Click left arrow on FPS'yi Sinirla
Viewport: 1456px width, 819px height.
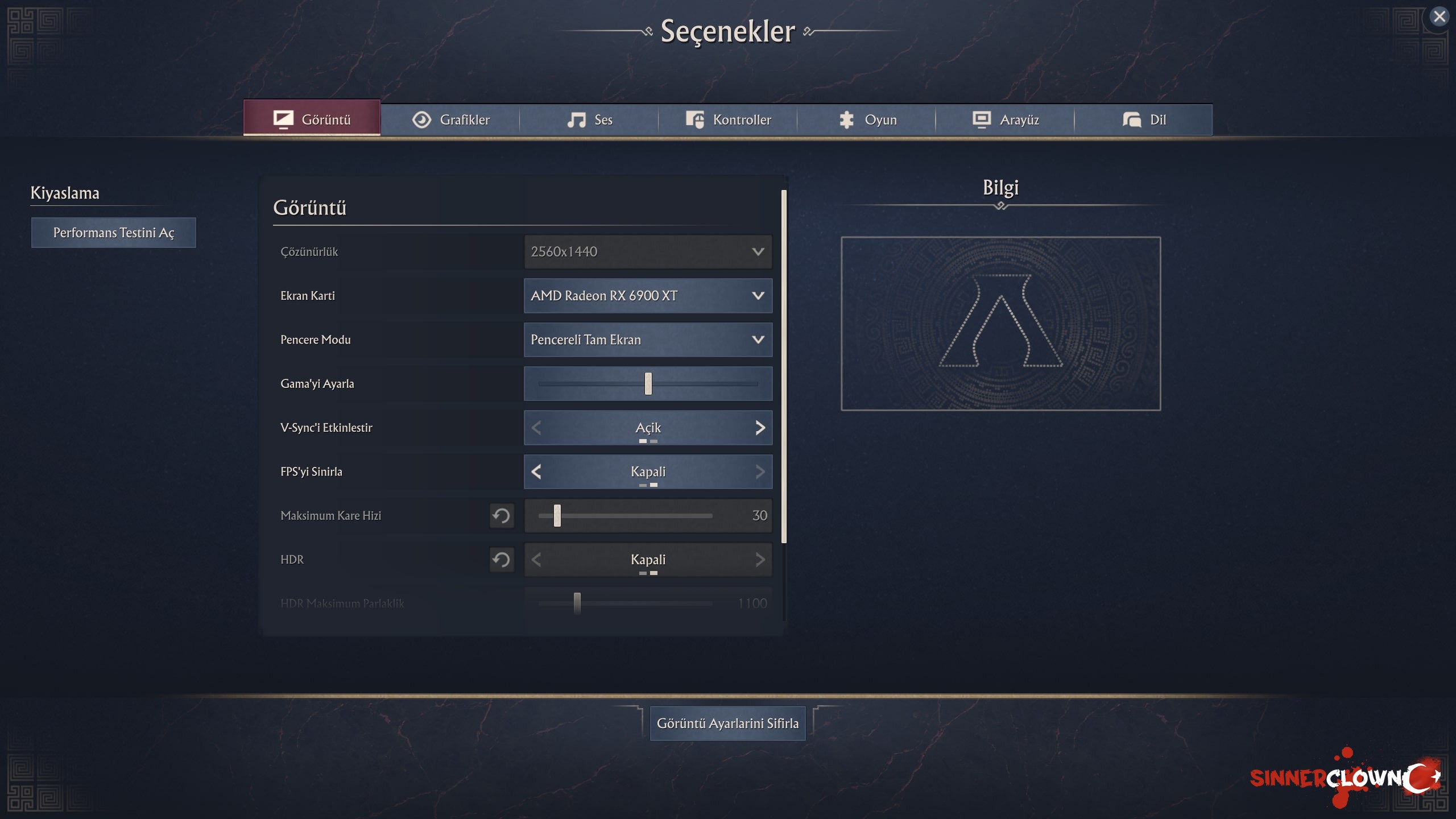[x=536, y=471]
